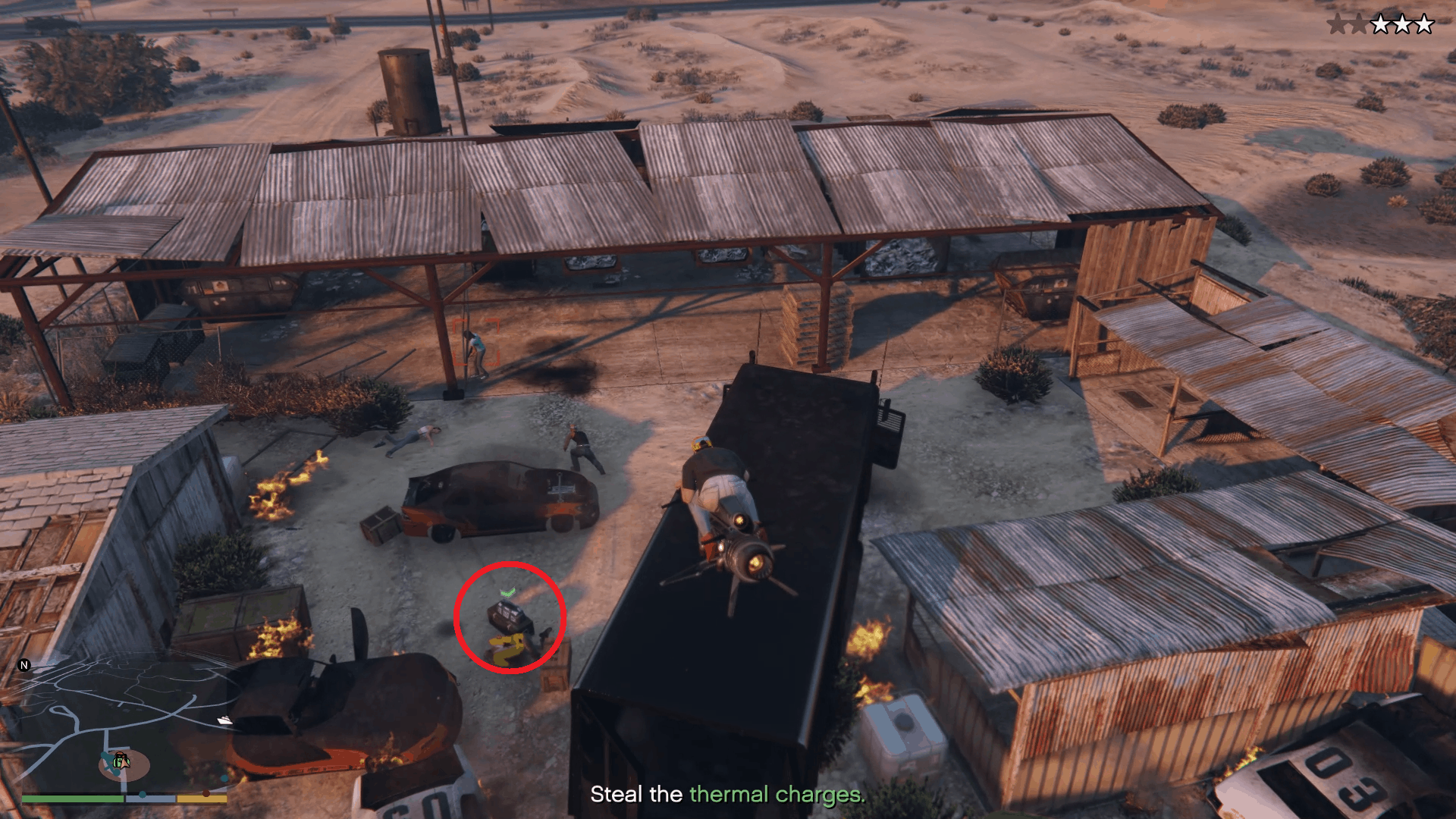
Task: Click the blue armor bar segment
Action: [150, 799]
